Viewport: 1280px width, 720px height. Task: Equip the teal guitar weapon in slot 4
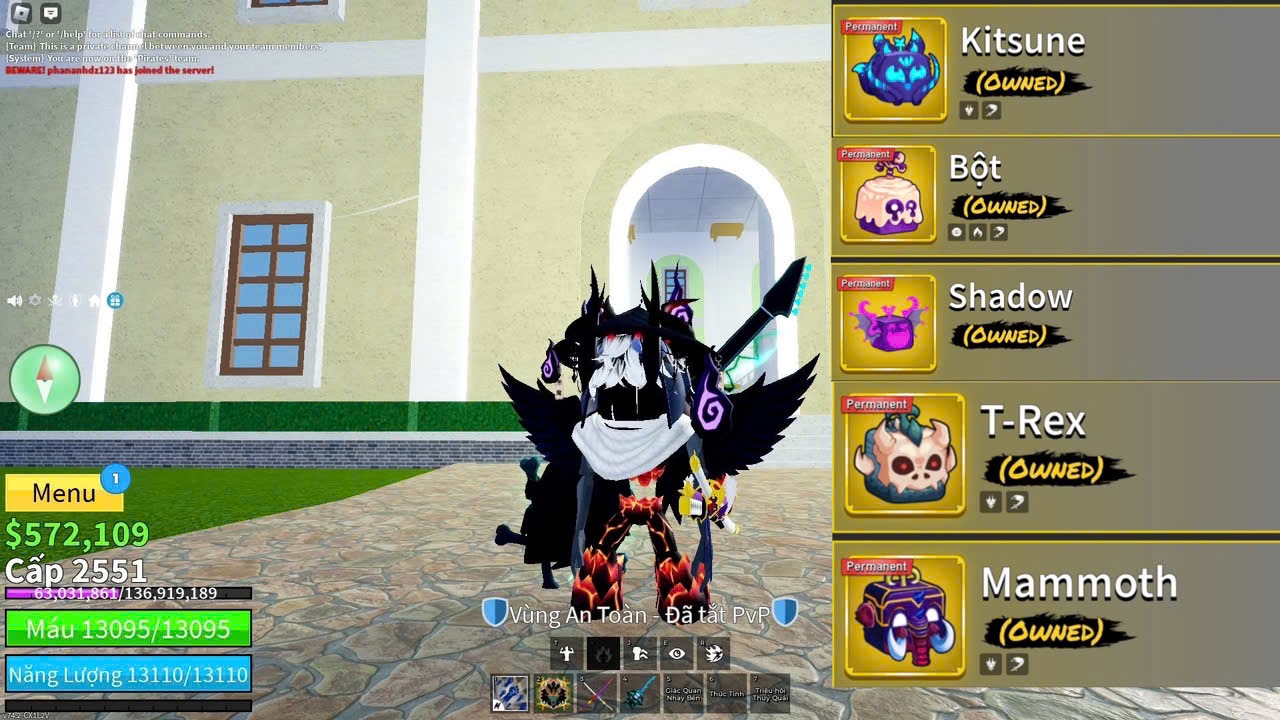pyautogui.click(x=641, y=693)
